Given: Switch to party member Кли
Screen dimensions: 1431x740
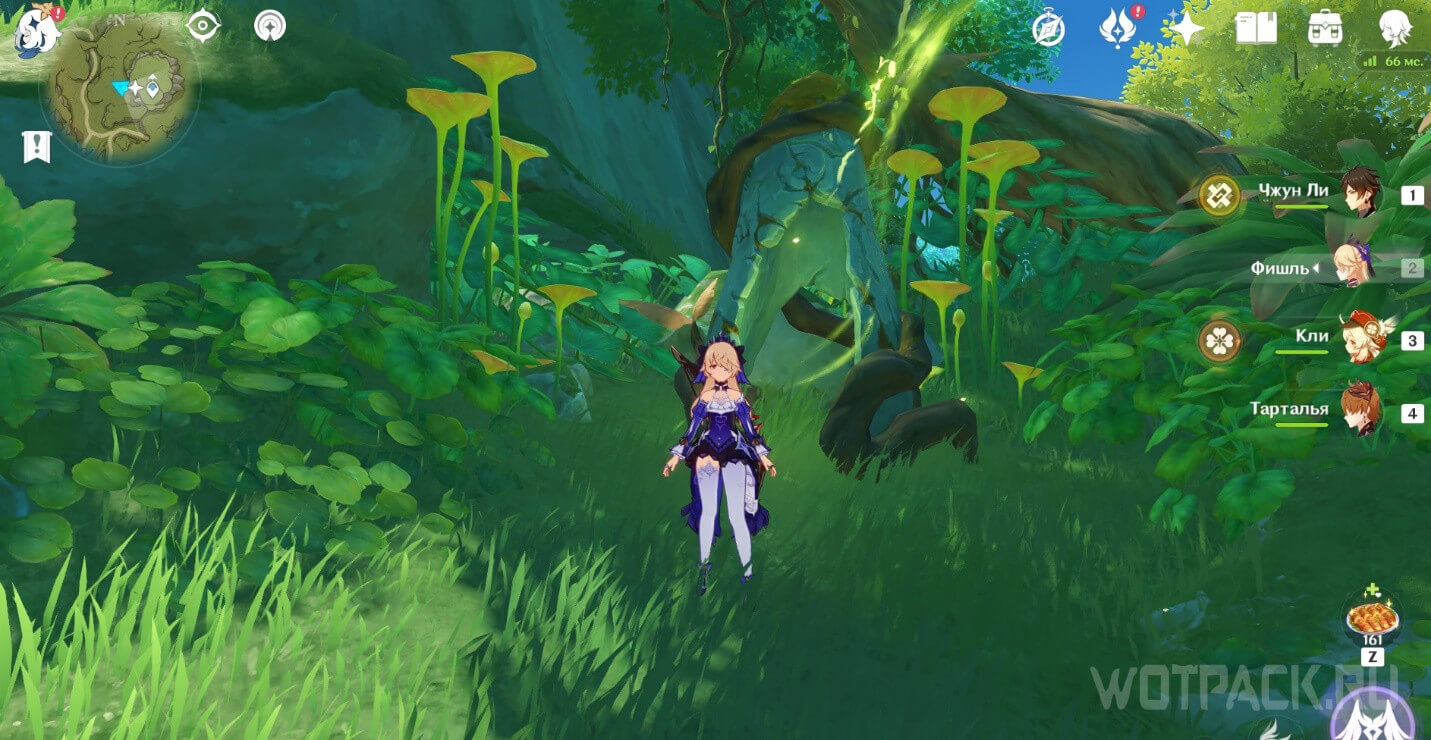Looking at the screenshot, I should [1360, 338].
